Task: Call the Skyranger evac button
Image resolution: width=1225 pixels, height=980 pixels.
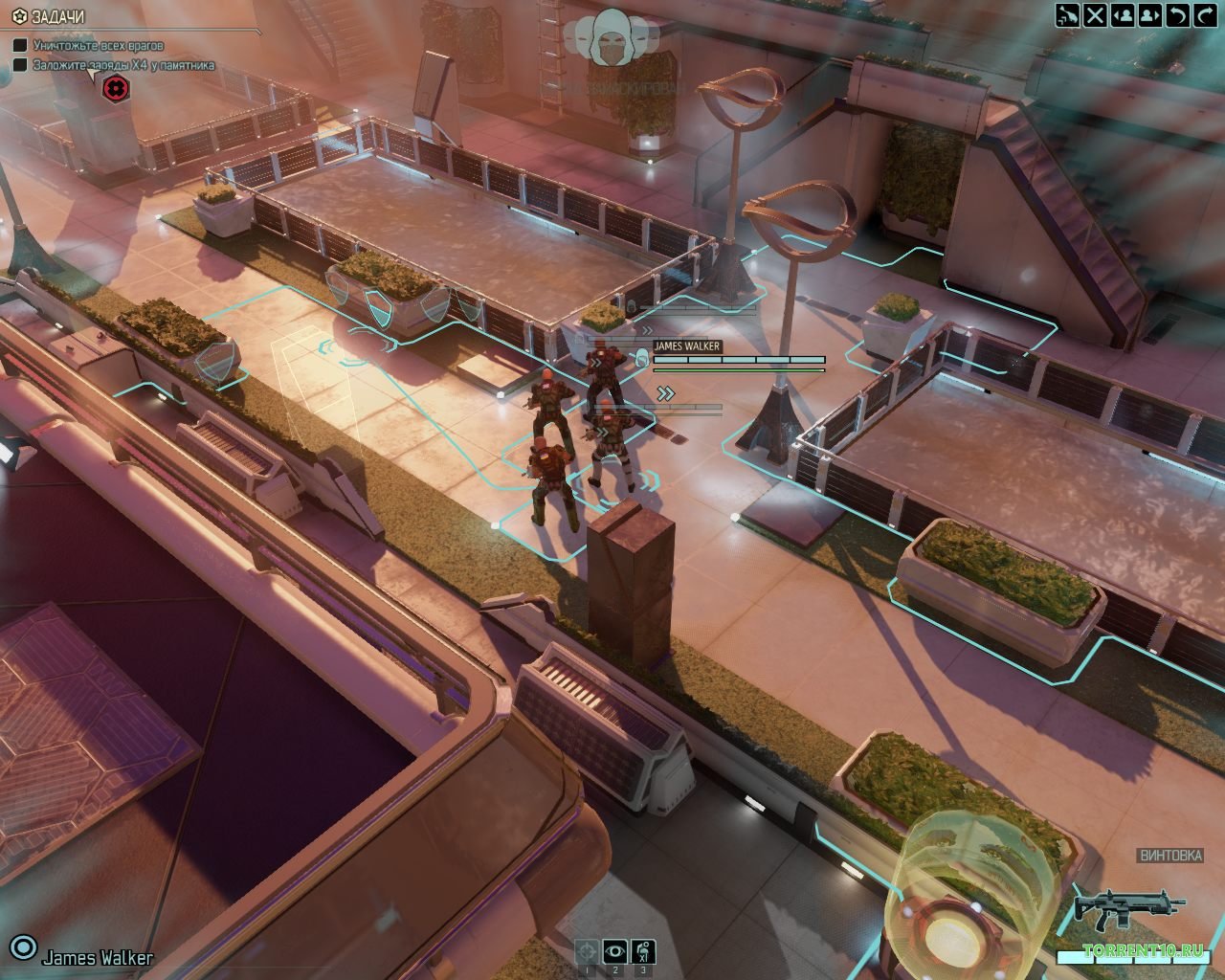Action: (x=1067, y=14)
